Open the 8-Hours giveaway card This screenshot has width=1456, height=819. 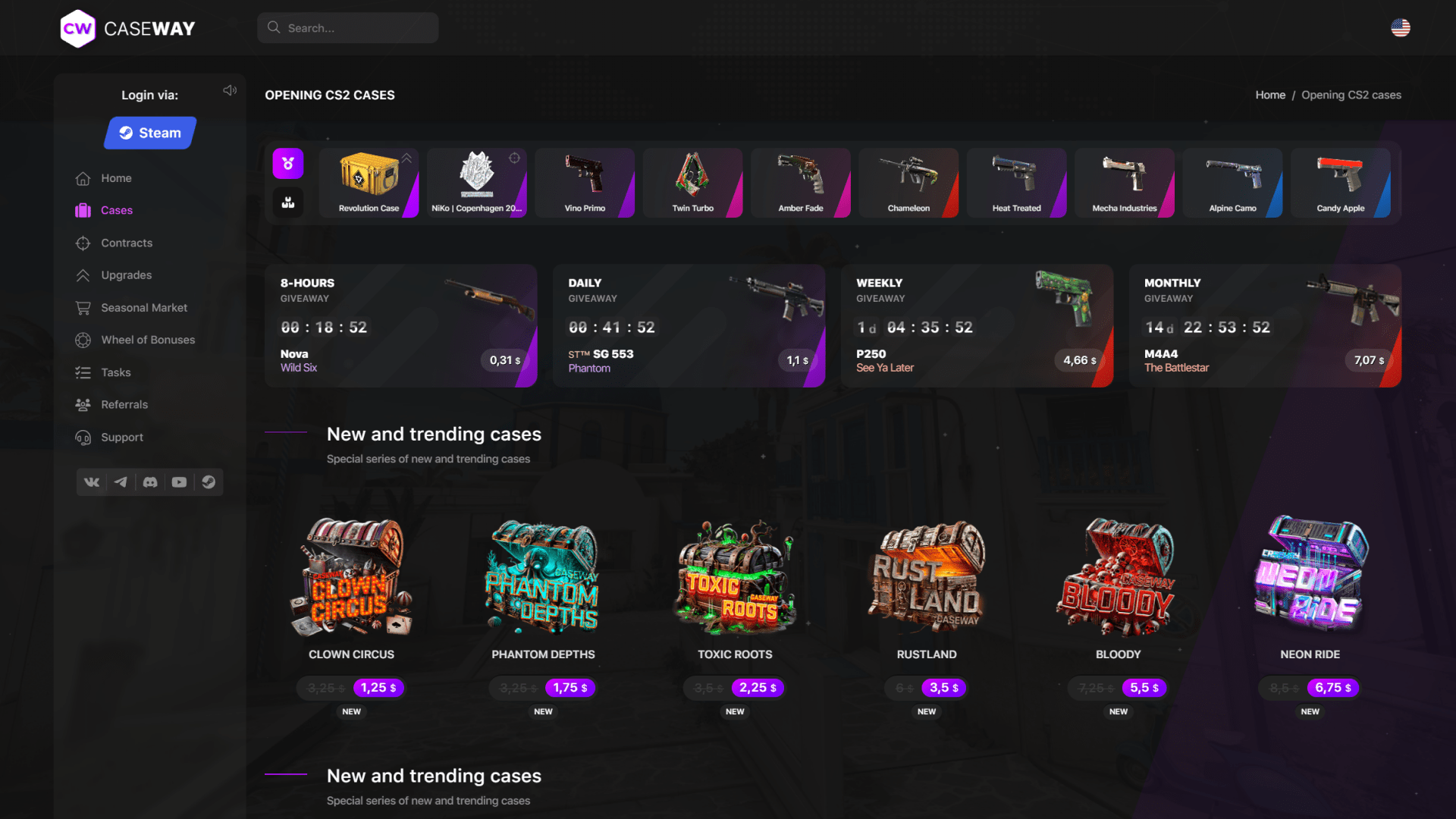click(x=400, y=325)
